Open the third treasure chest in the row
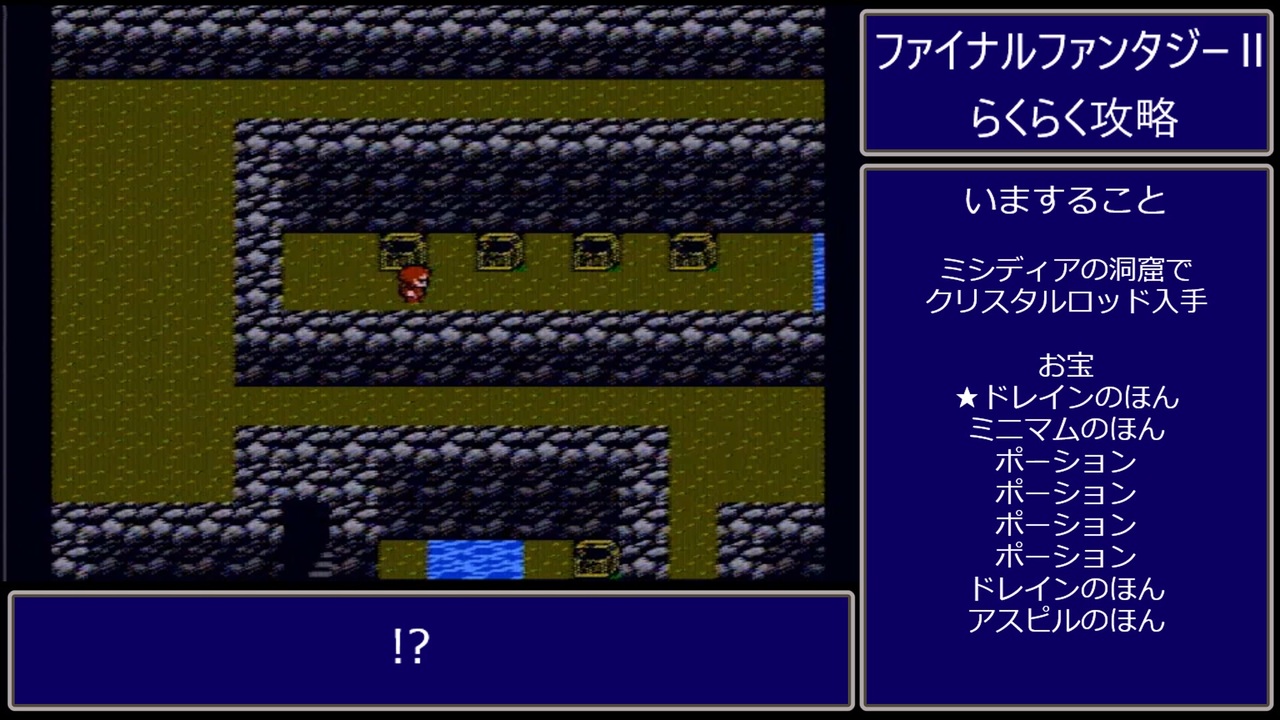1280x720 pixels. pyautogui.click(x=592, y=253)
